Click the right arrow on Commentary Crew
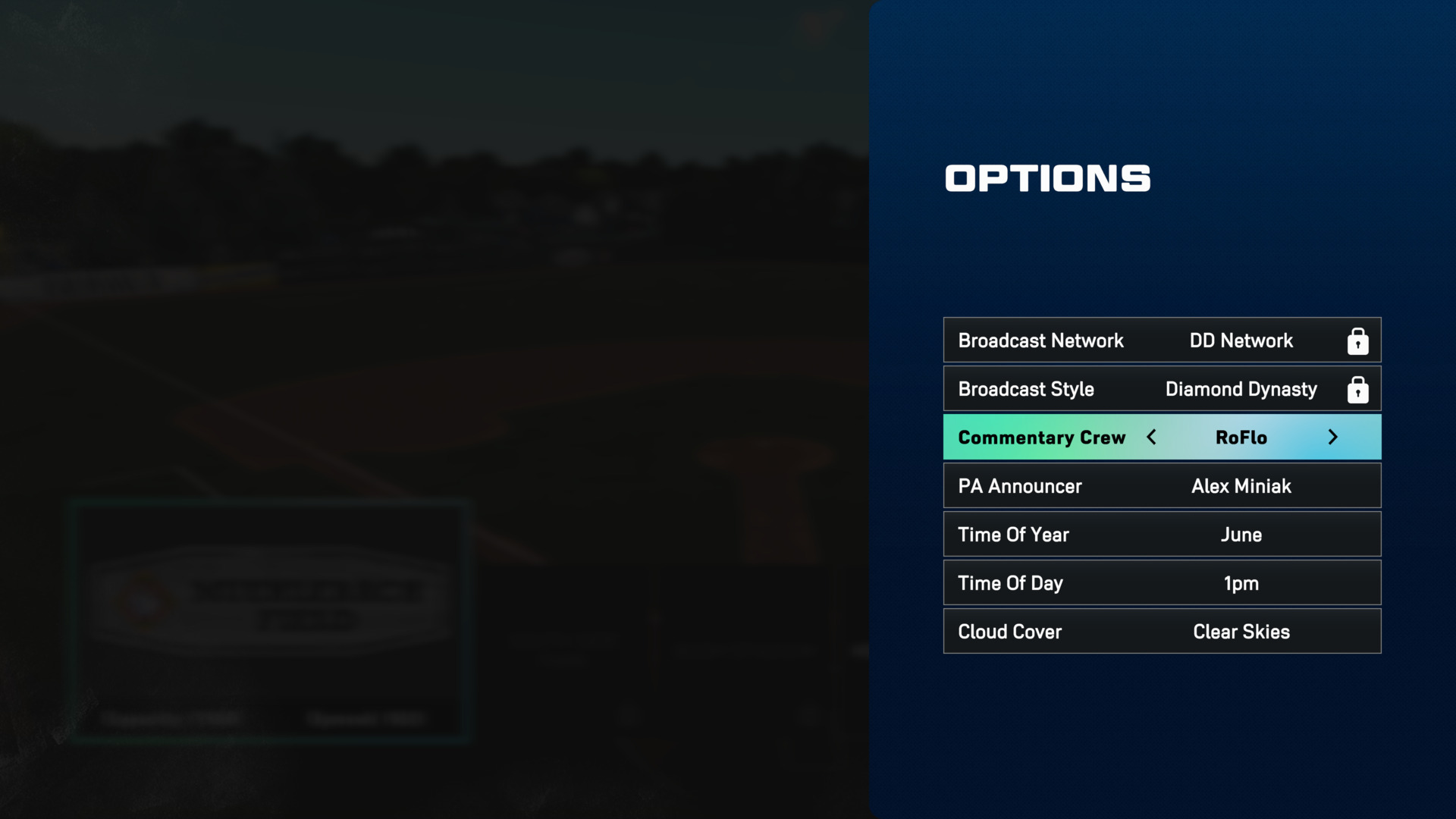This screenshot has width=1456, height=819. (x=1332, y=438)
